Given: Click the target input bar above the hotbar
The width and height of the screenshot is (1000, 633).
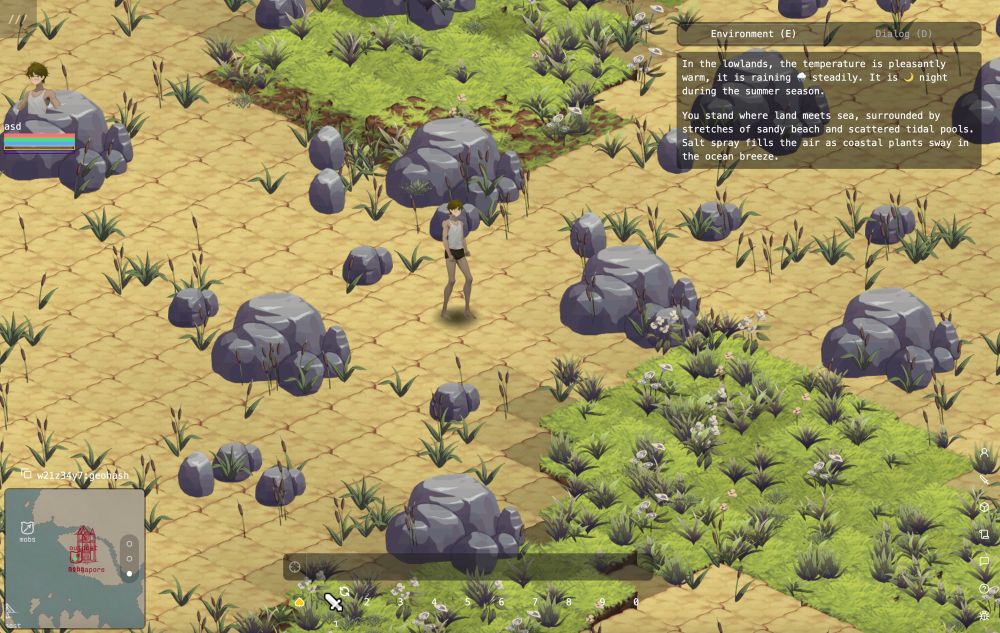Looking at the screenshot, I should [x=470, y=567].
